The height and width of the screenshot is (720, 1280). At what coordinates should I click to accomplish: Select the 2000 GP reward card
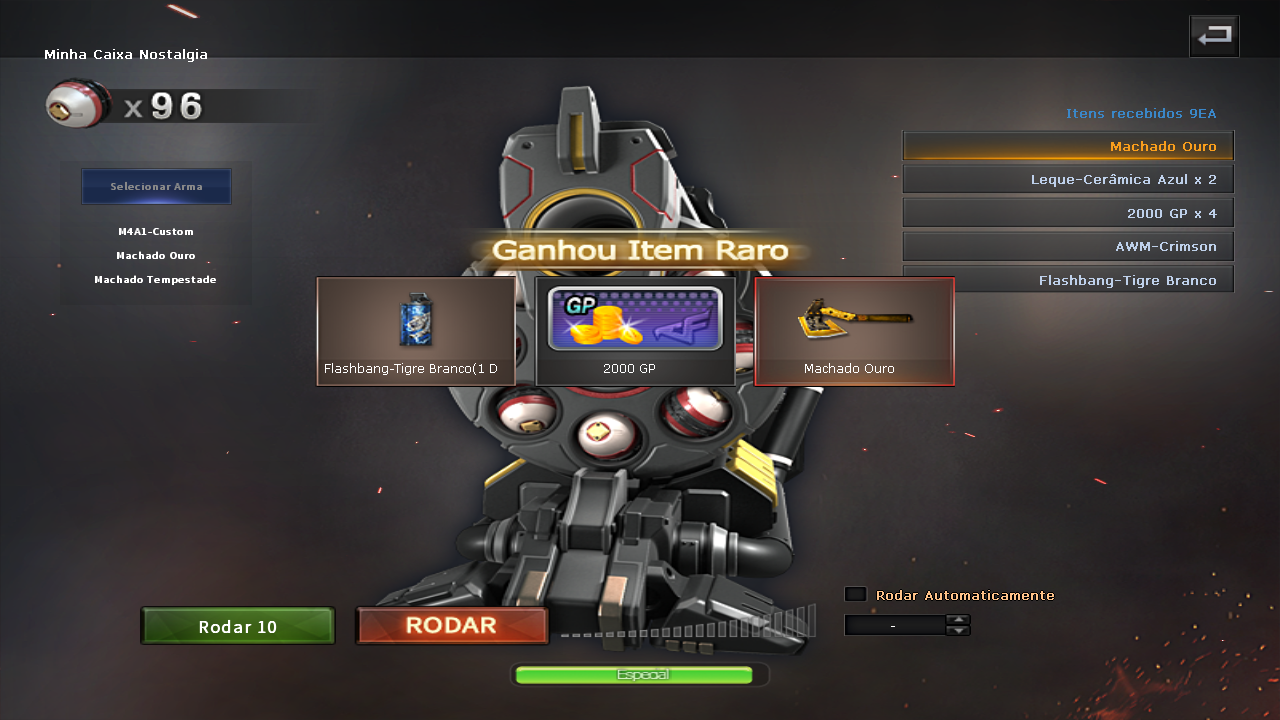coord(635,331)
